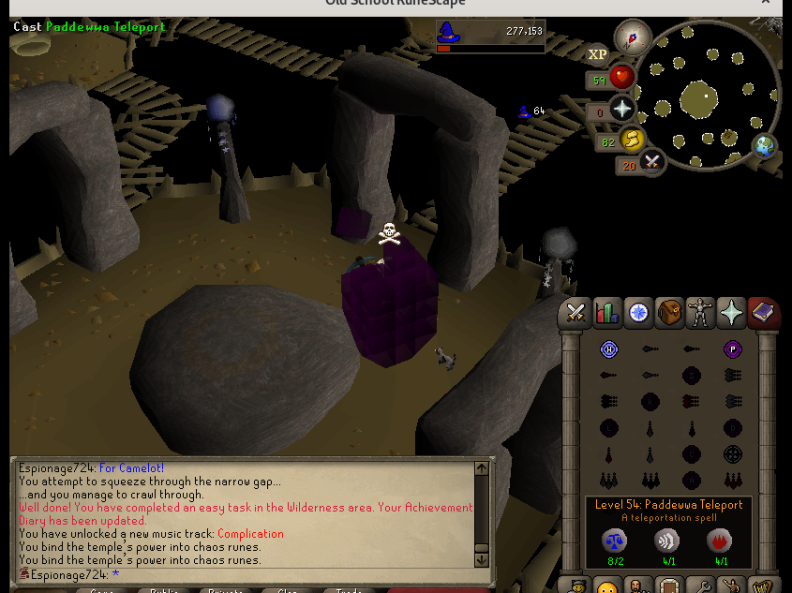Image resolution: width=792 pixels, height=593 pixels.
Task: Open the World Map globe
Action: pos(765,146)
